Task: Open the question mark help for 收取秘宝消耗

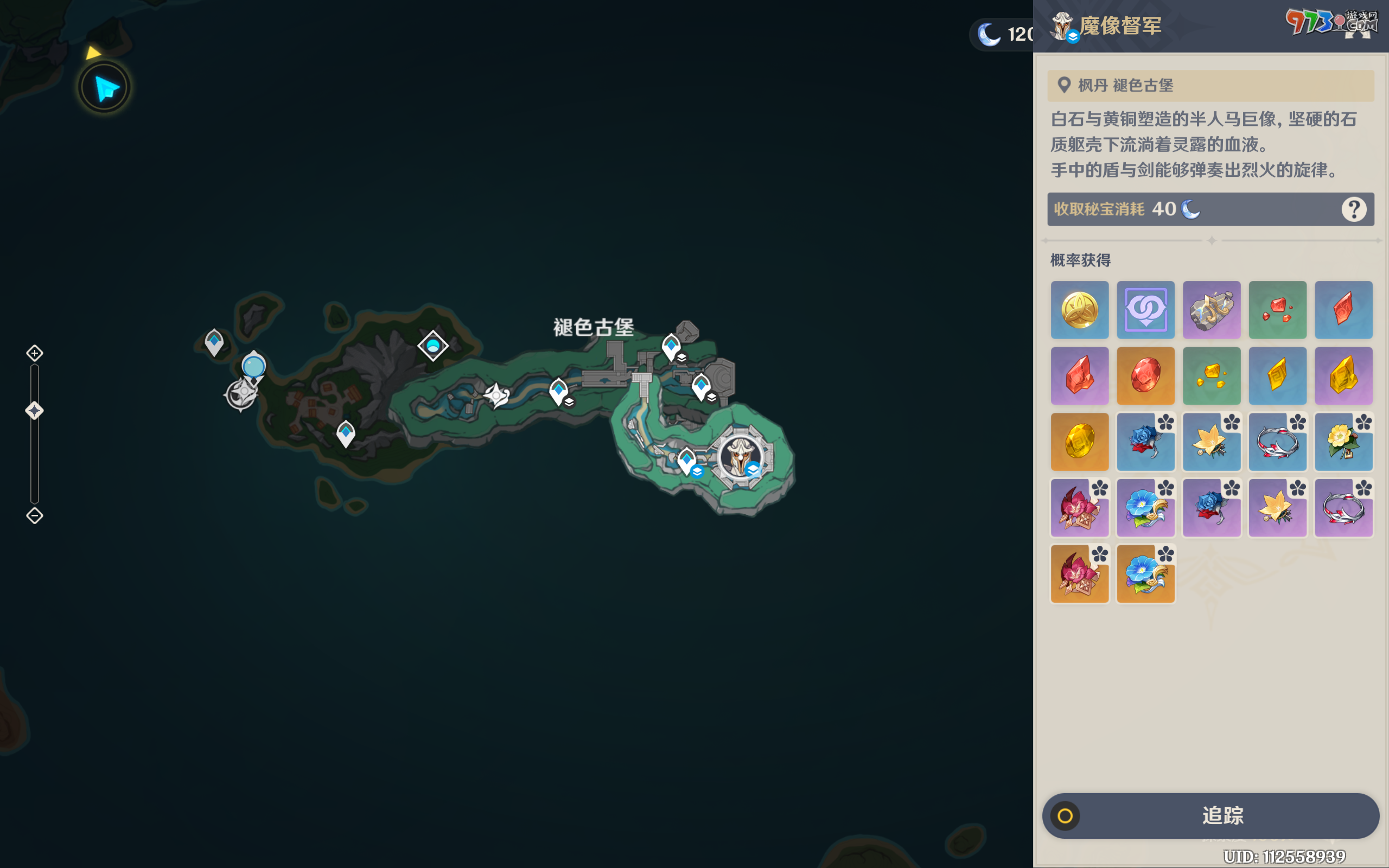Action: pos(1353,209)
